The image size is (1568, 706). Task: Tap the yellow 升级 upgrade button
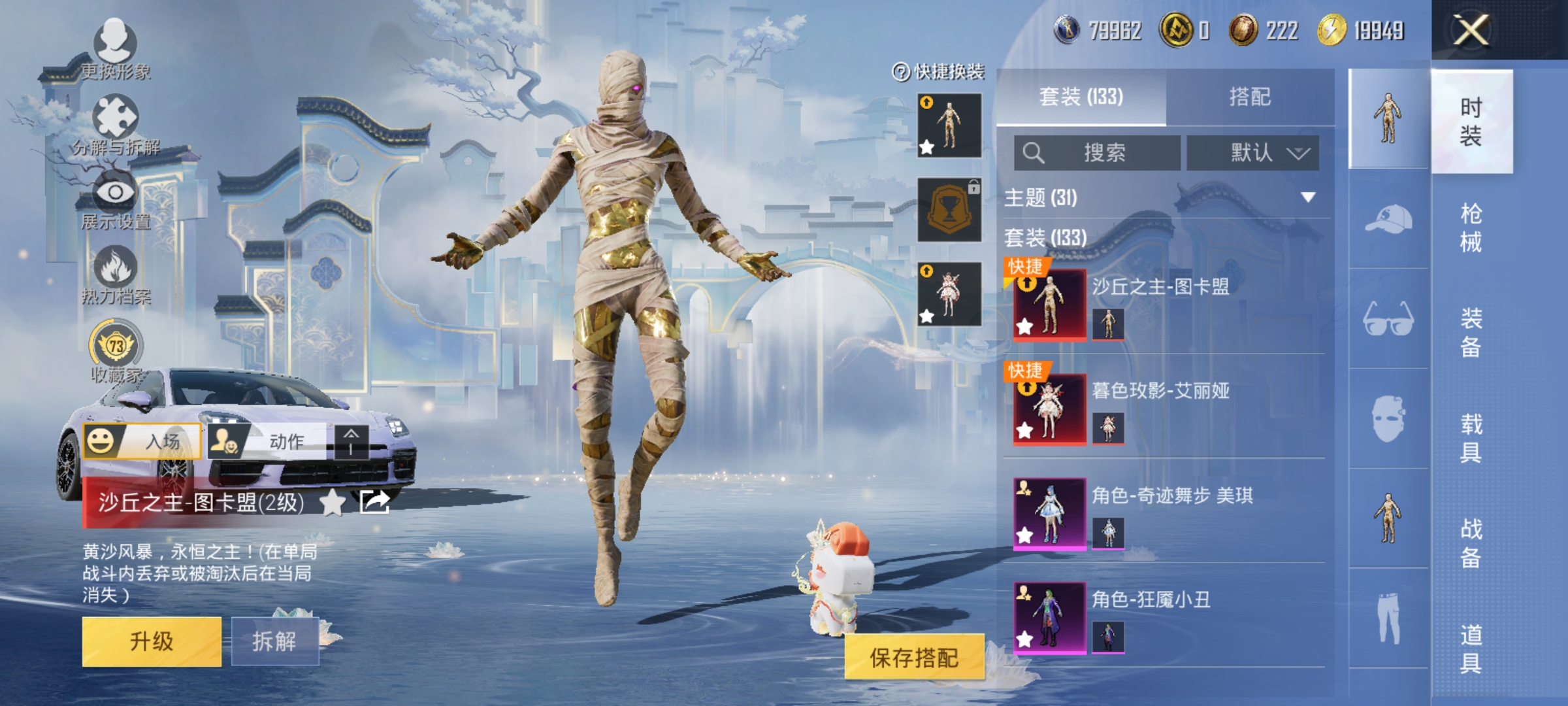click(152, 641)
